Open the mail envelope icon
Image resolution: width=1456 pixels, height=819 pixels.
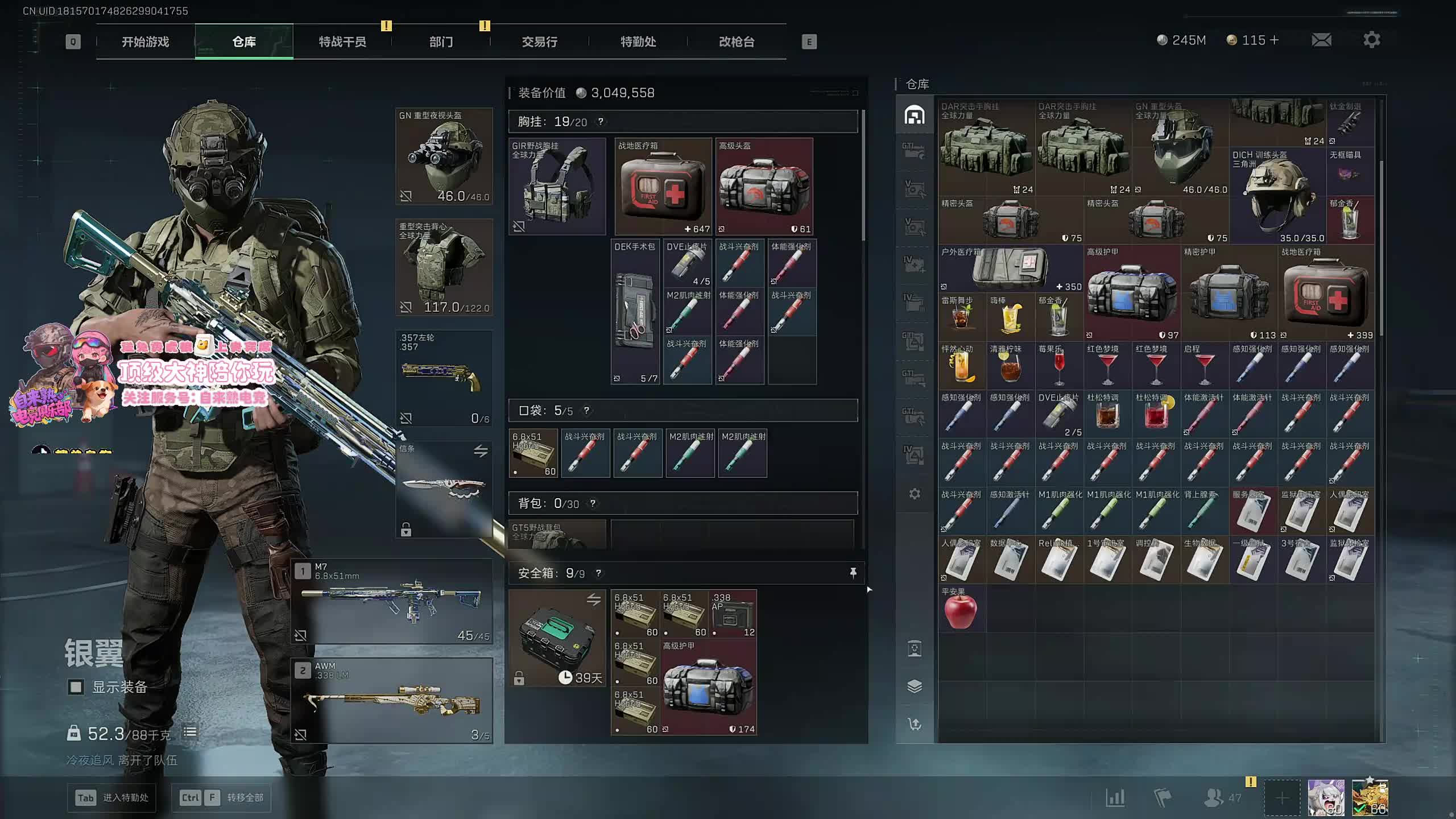tap(1321, 40)
